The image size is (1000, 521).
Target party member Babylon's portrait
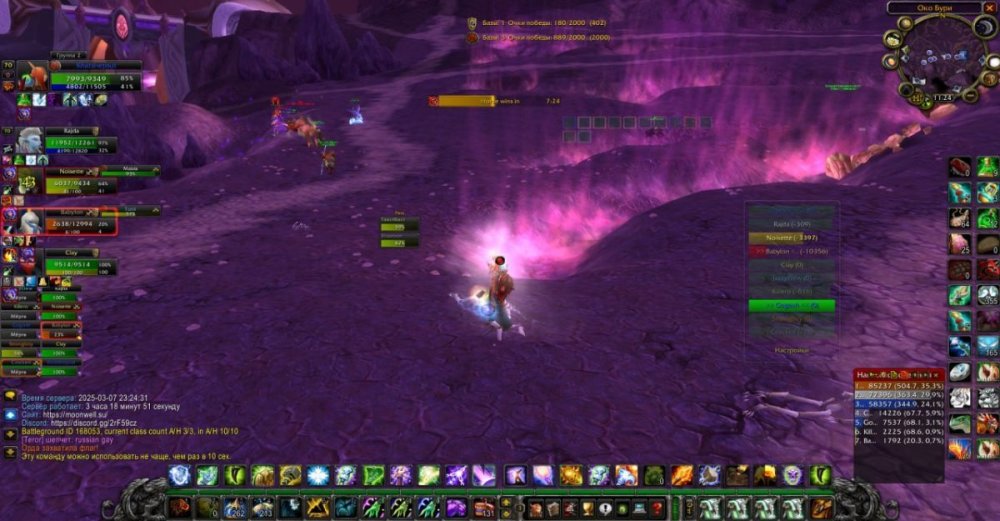click(30, 221)
